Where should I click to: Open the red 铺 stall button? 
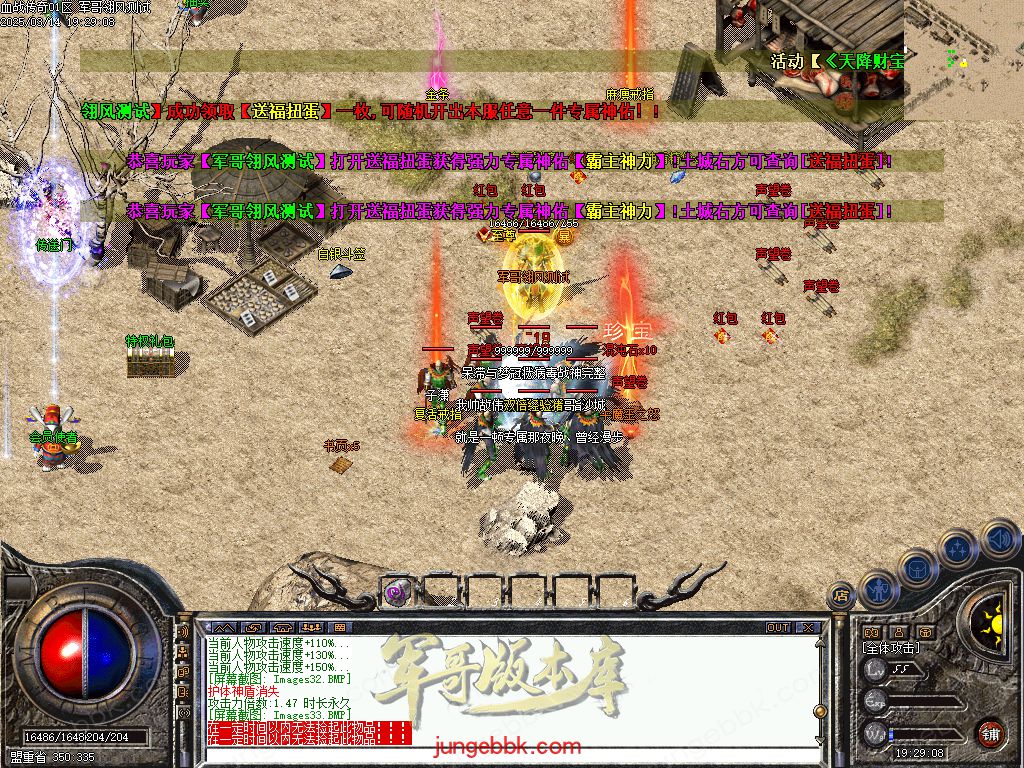click(x=989, y=732)
